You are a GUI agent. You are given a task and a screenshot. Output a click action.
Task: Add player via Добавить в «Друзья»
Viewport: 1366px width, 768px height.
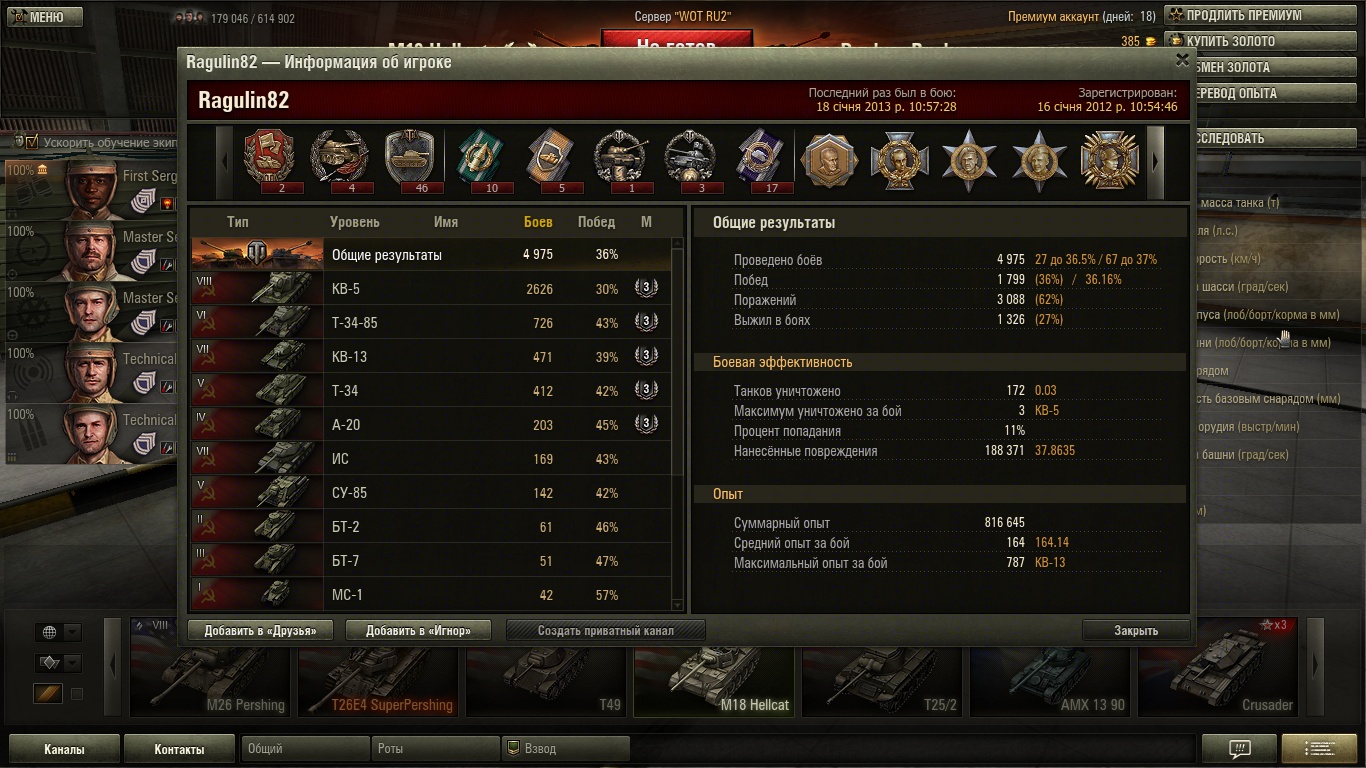click(x=259, y=630)
